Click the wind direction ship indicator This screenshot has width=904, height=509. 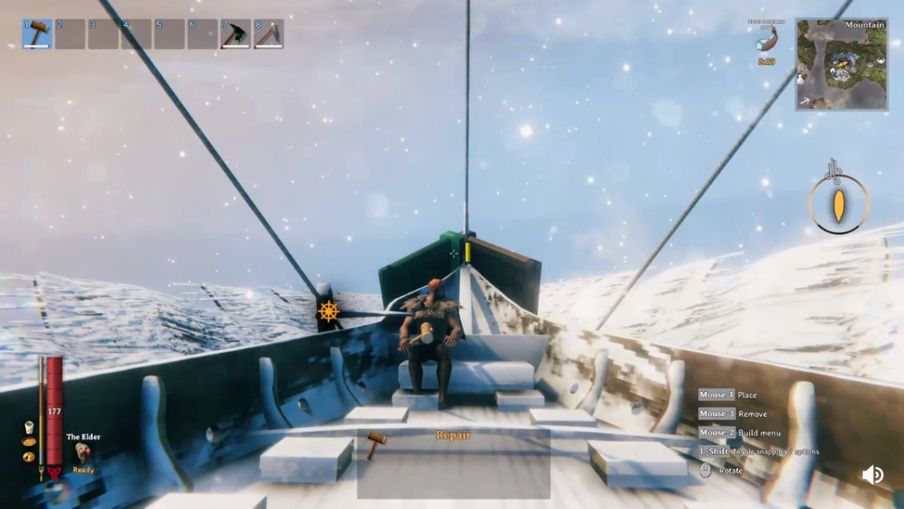click(x=839, y=203)
